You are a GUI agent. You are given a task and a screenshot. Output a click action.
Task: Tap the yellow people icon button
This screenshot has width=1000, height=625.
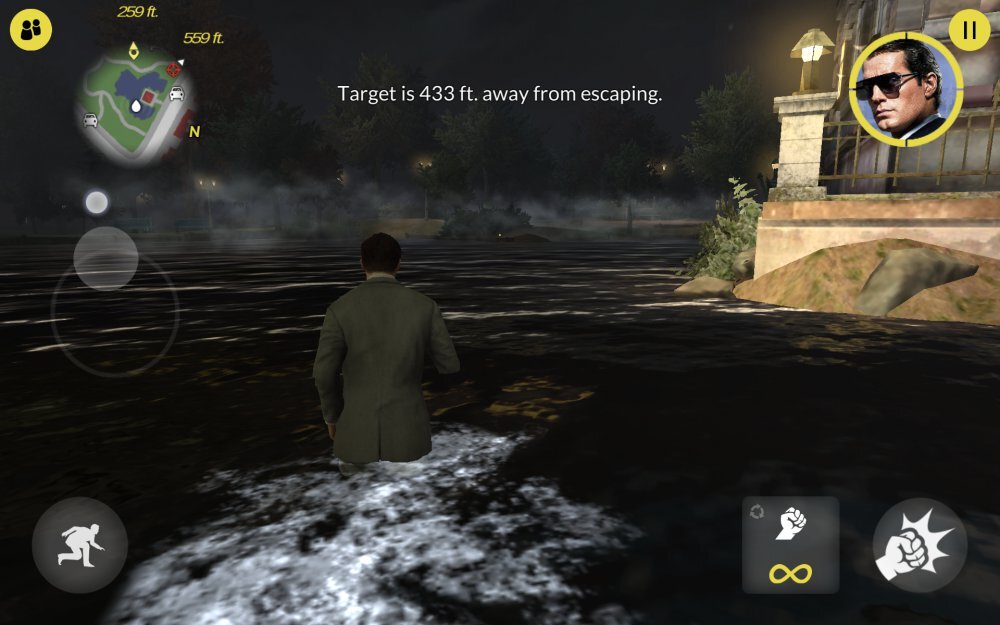coord(31,30)
